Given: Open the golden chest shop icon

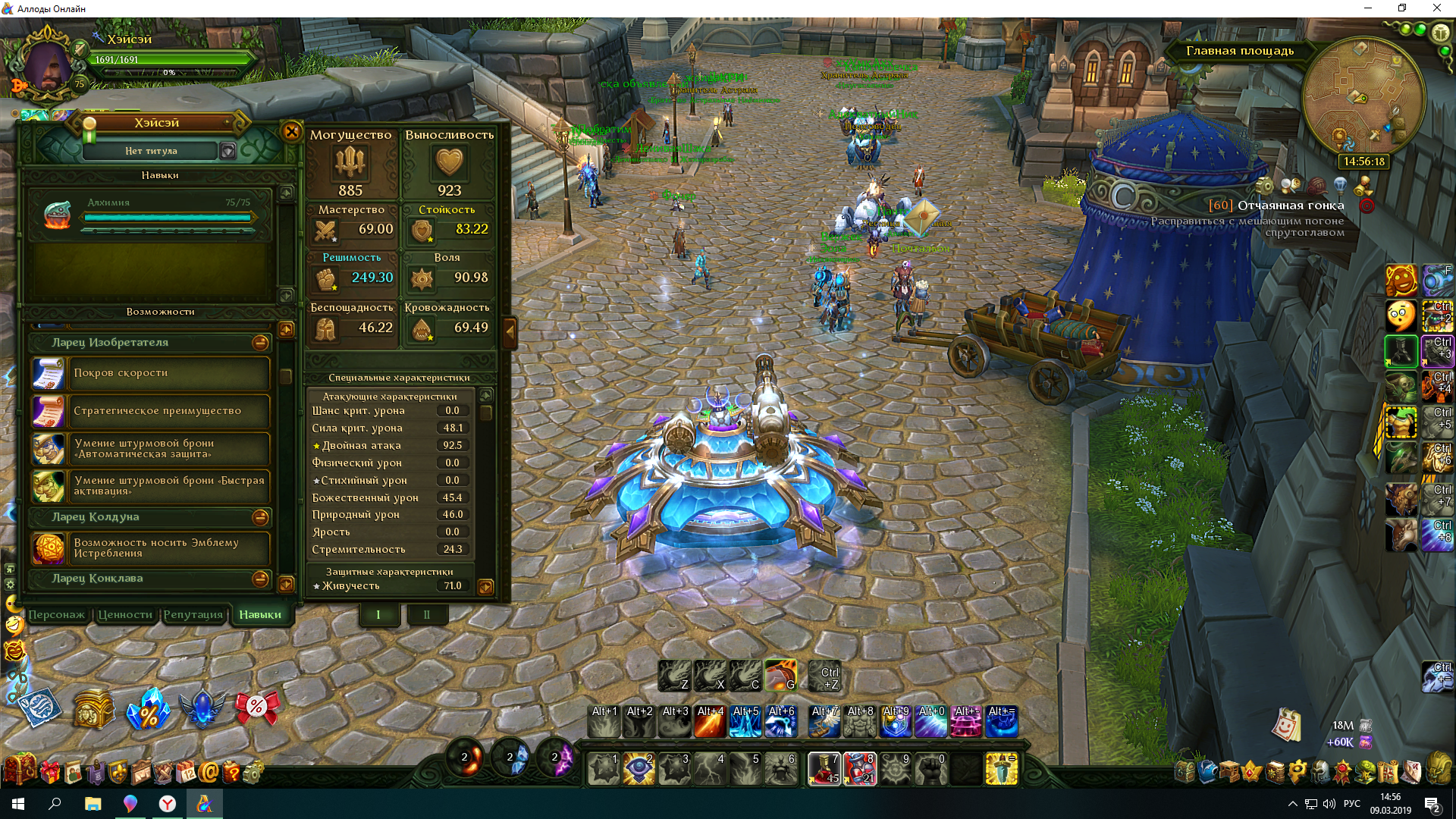Looking at the screenshot, I should 94,708.
